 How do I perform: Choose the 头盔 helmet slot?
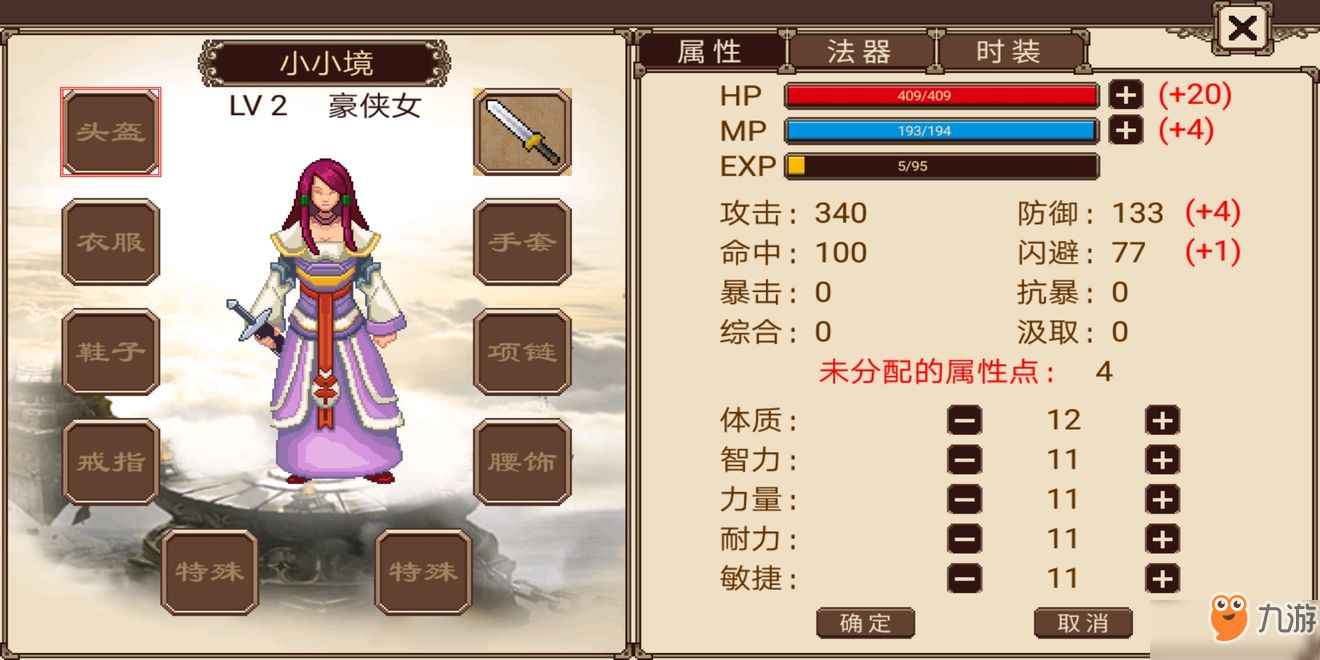[111, 132]
